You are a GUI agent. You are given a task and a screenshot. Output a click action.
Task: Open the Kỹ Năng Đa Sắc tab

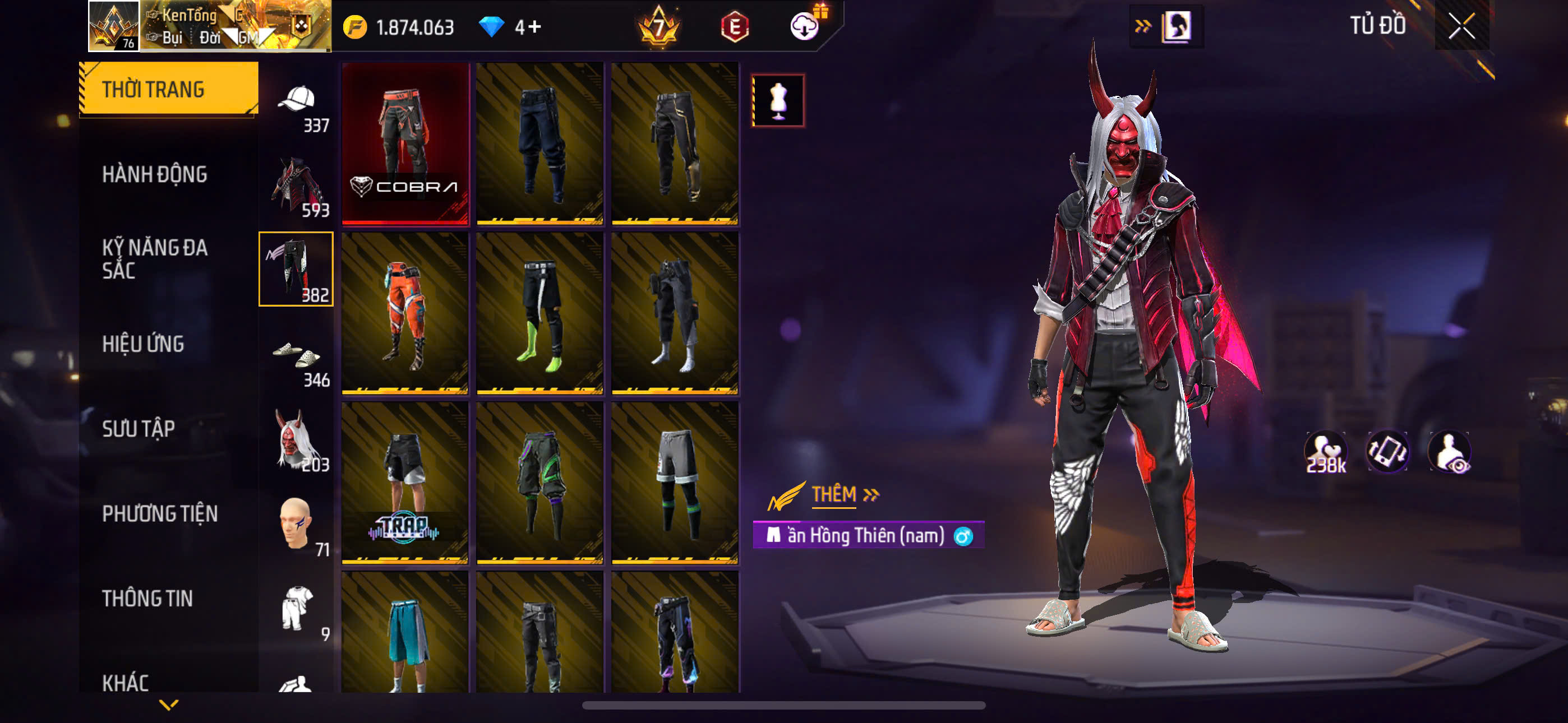click(x=155, y=258)
